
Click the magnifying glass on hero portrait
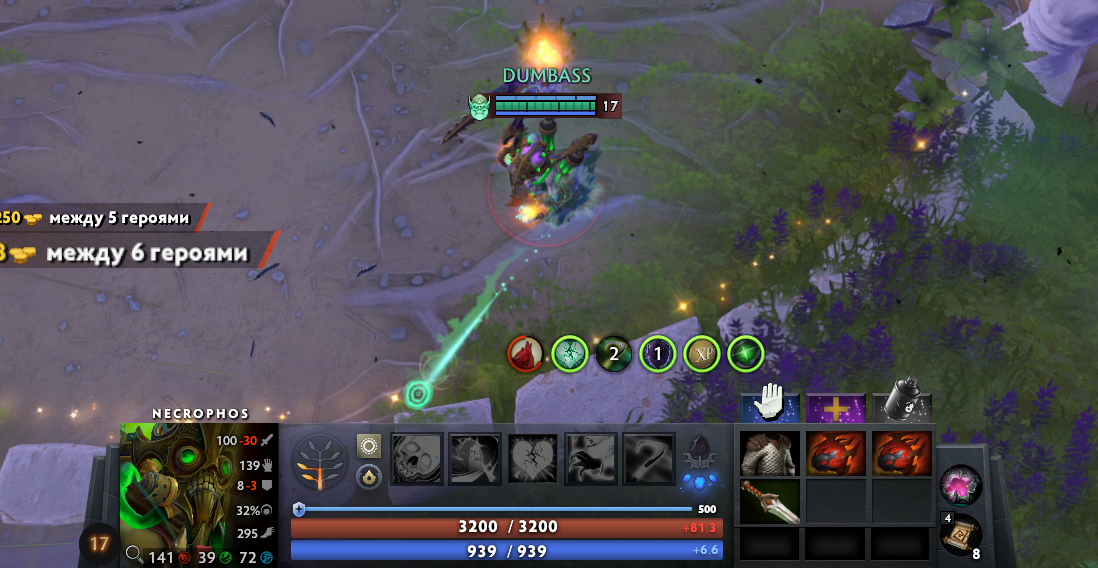(x=133, y=555)
